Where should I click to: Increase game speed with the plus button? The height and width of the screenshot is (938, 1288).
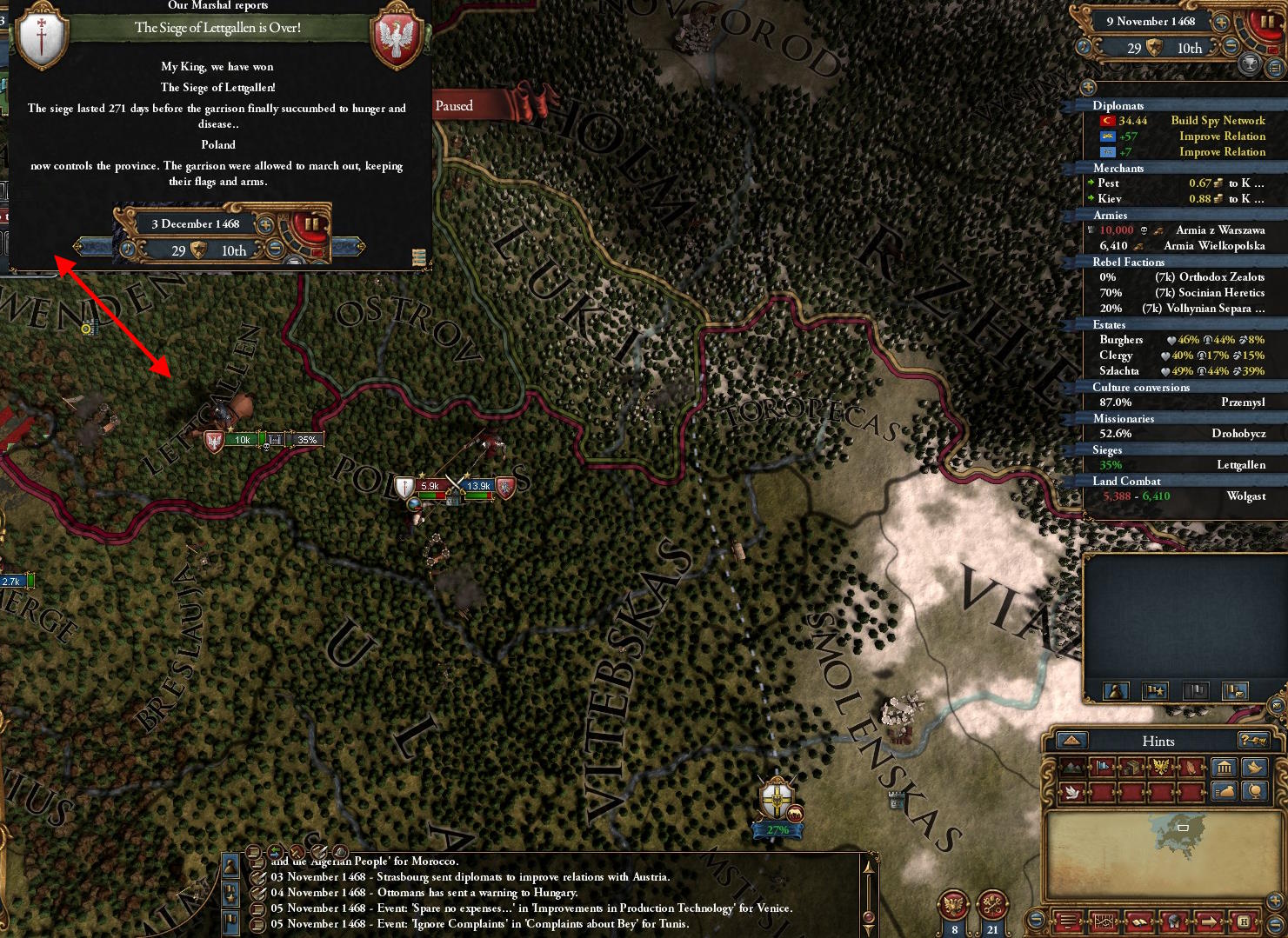(1221, 22)
